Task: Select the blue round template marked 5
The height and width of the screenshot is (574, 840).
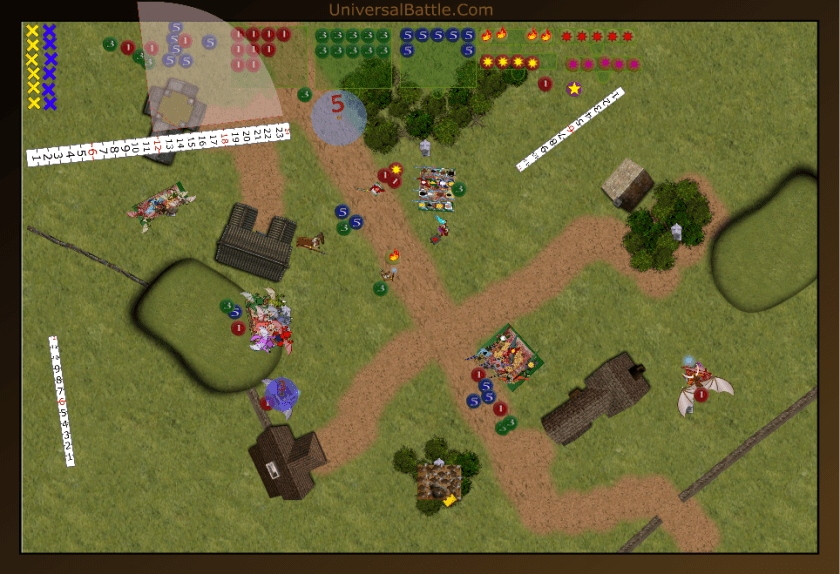Action: point(338,114)
